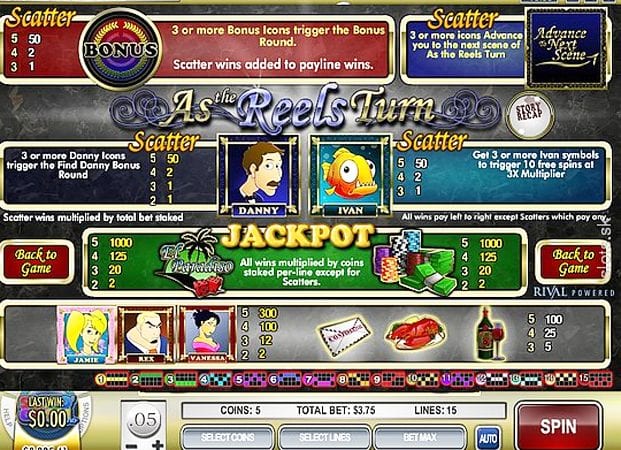Increase coin value with the plus button

[159, 444]
